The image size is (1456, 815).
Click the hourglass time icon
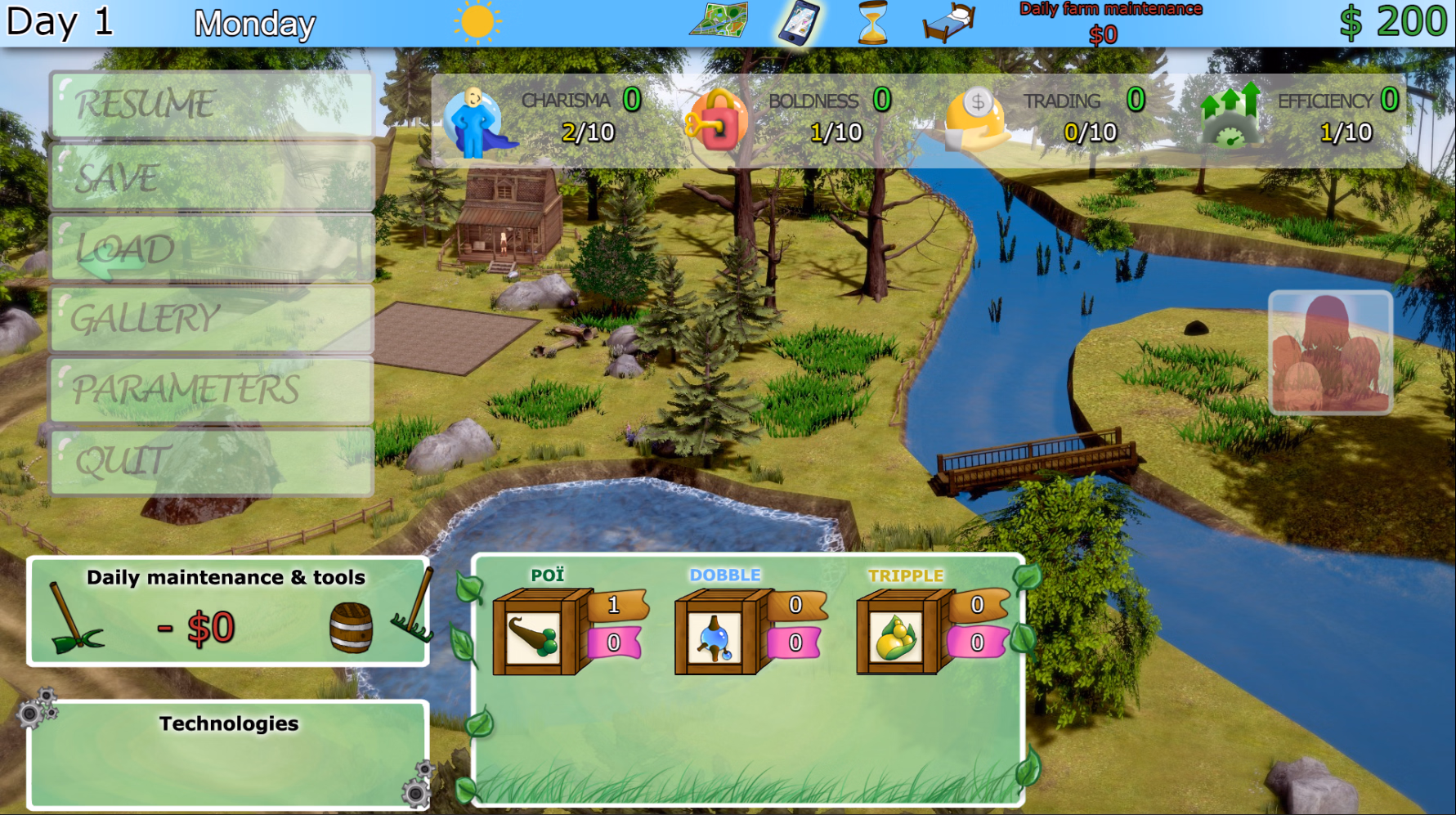(x=871, y=22)
